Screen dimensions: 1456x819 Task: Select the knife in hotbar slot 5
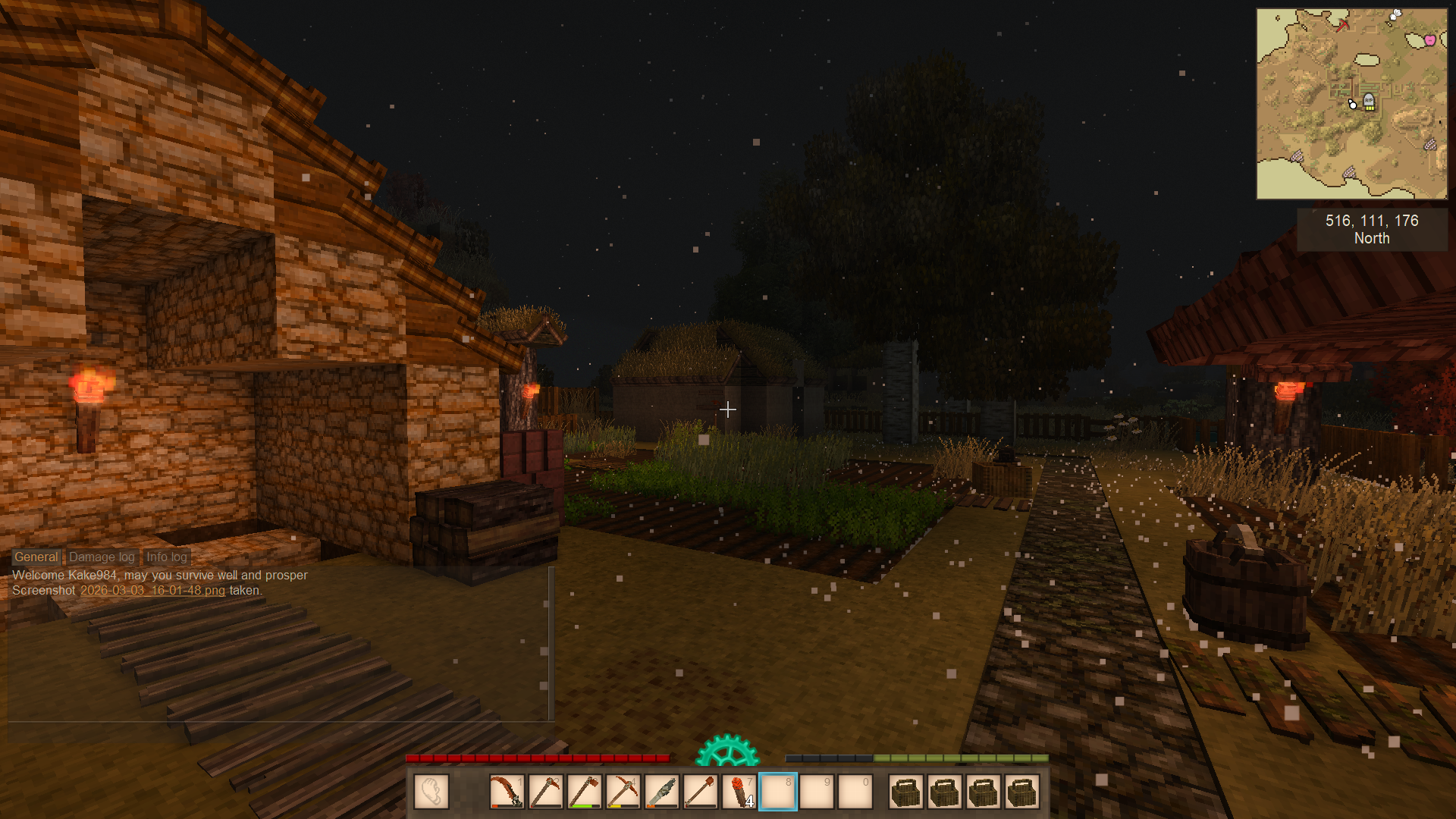click(661, 792)
